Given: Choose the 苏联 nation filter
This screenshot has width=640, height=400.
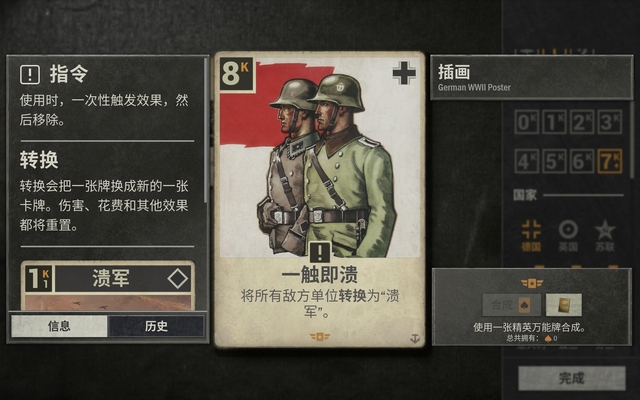Looking at the screenshot, I should click(604, 233).
